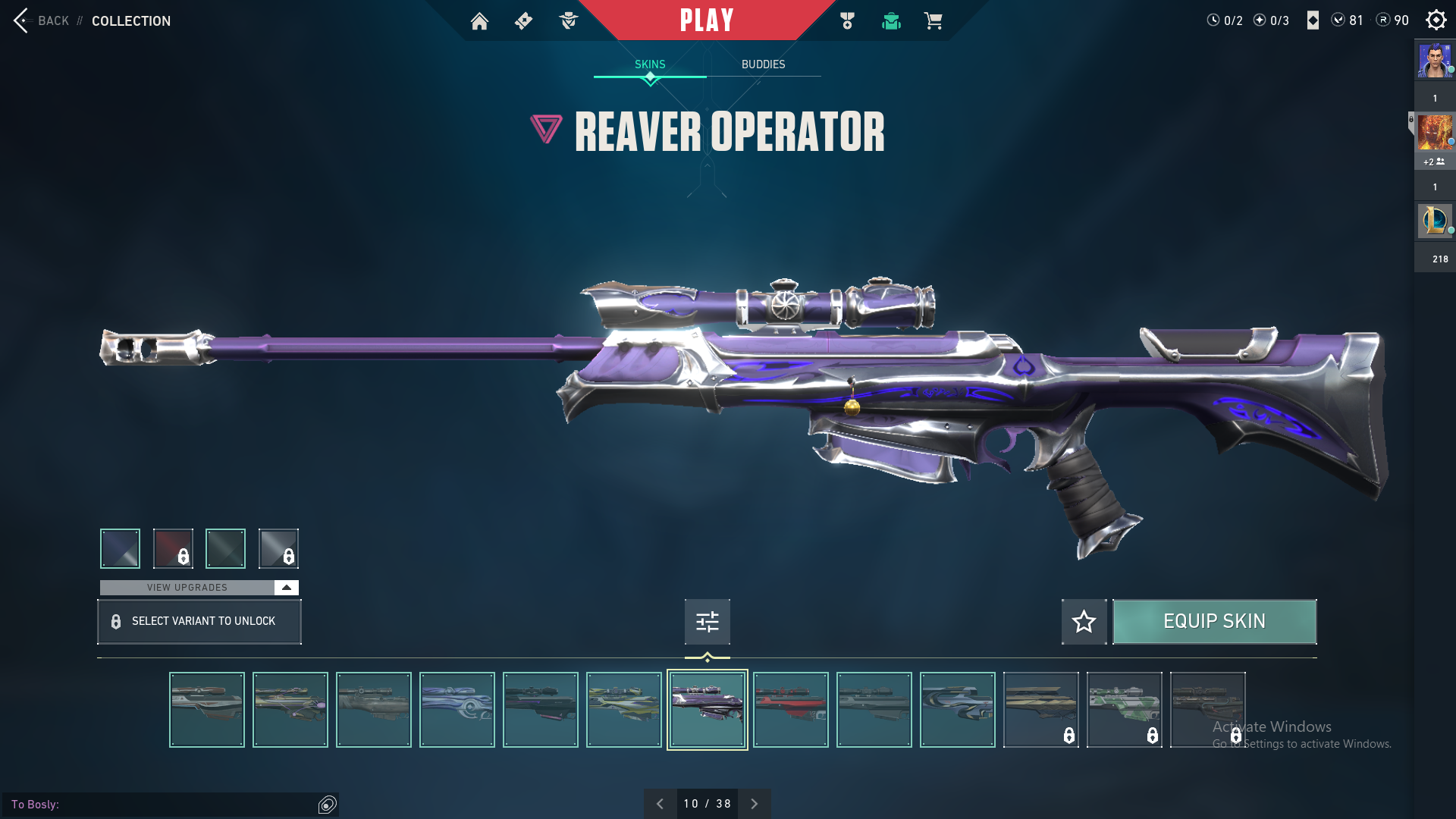Image resolution: width=1456 pixels, height=819 pixels.
Task: Select the red Operator skin thumbnail
Action: pos(790,710)
